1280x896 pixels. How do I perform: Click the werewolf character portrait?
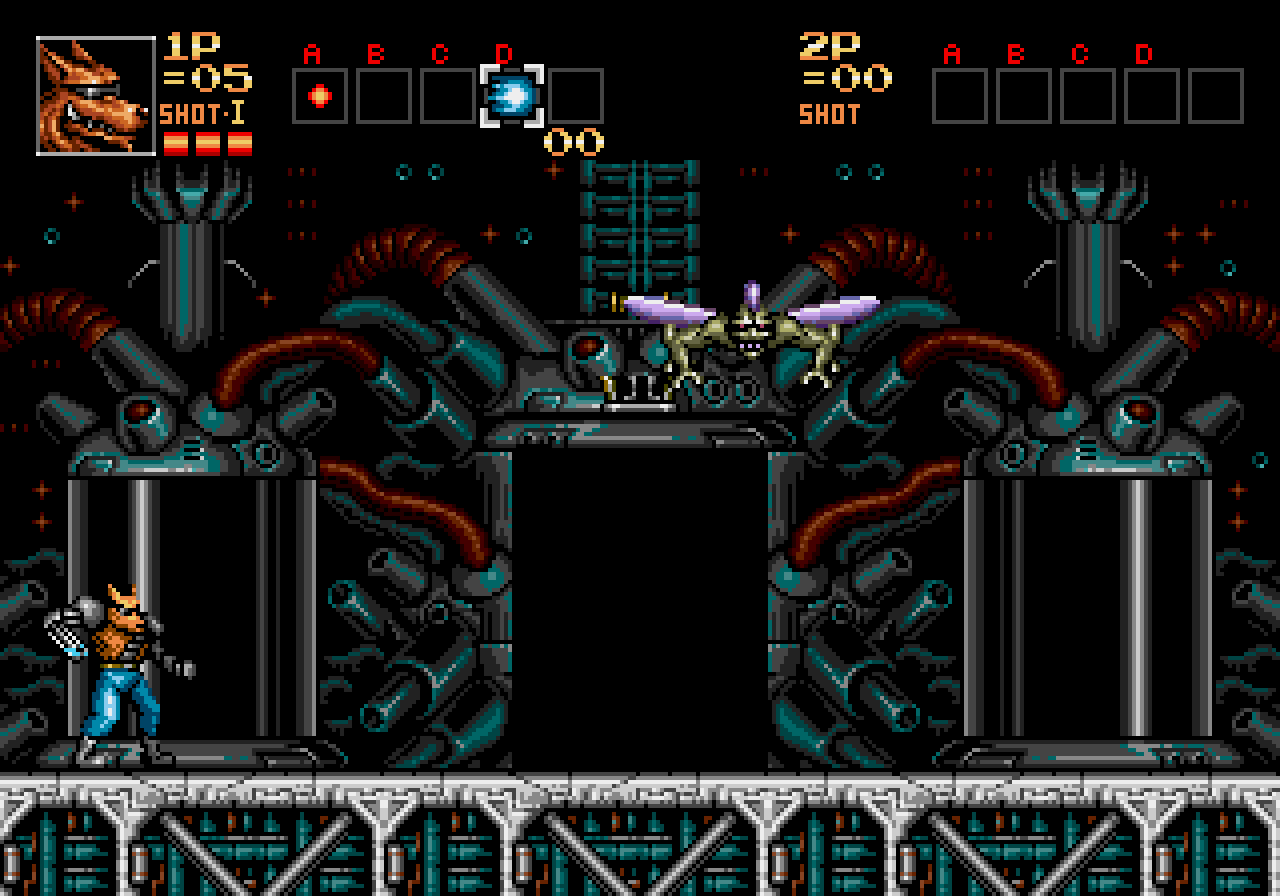point(96,96)
